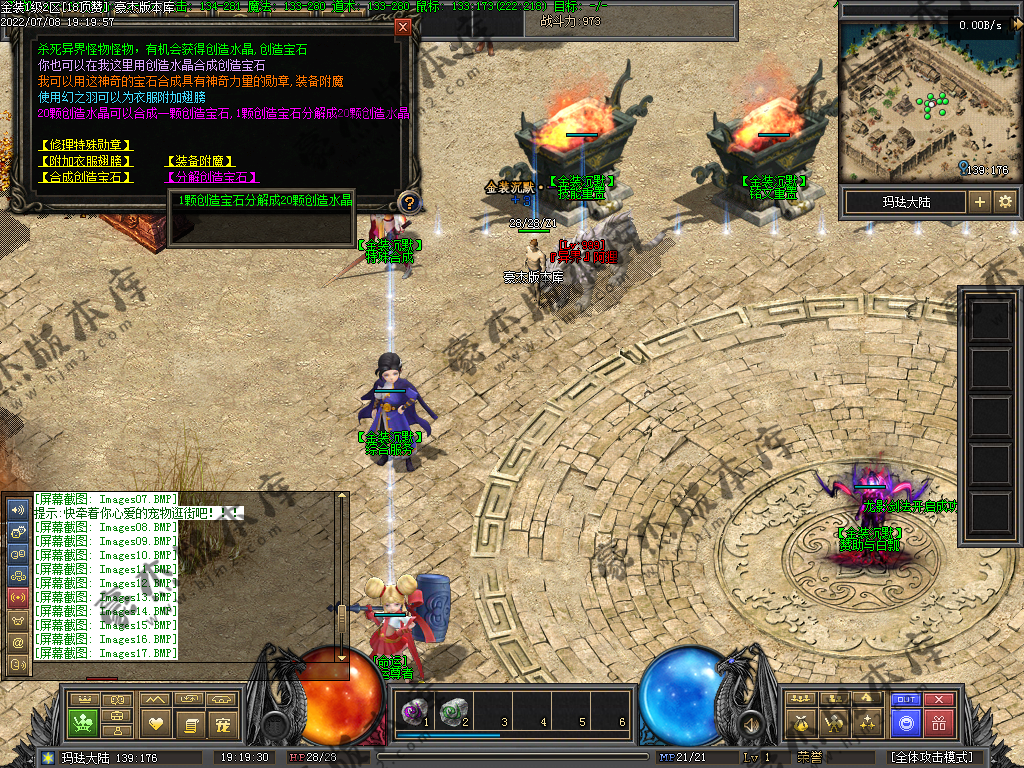The width and height of the screenshot is (1024, 768).
Task: Open the scroll icon button
Action: (189, 722)
